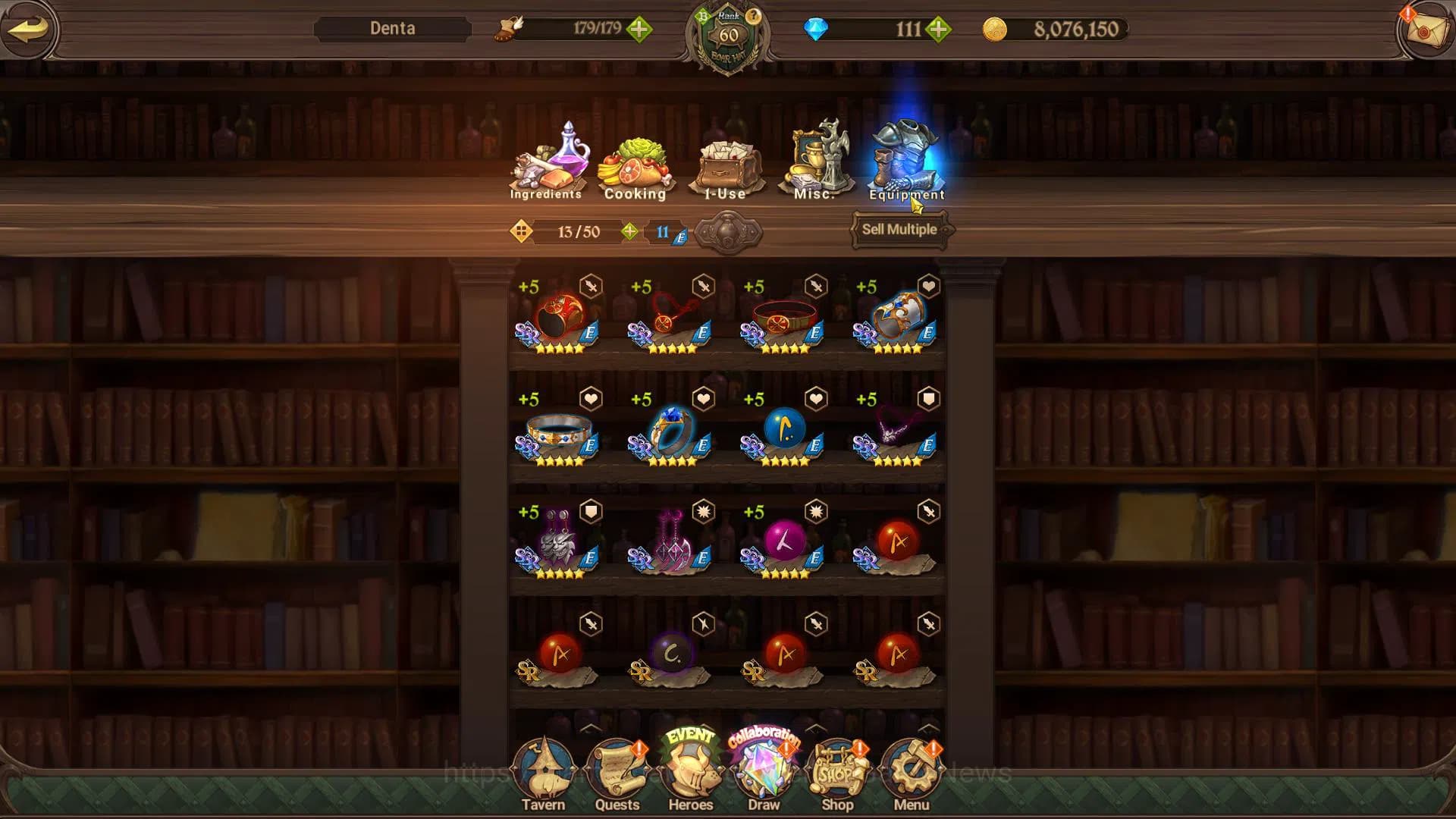Visit the Shop
The height and width of the screenshot is (819, 1456).
837,775
